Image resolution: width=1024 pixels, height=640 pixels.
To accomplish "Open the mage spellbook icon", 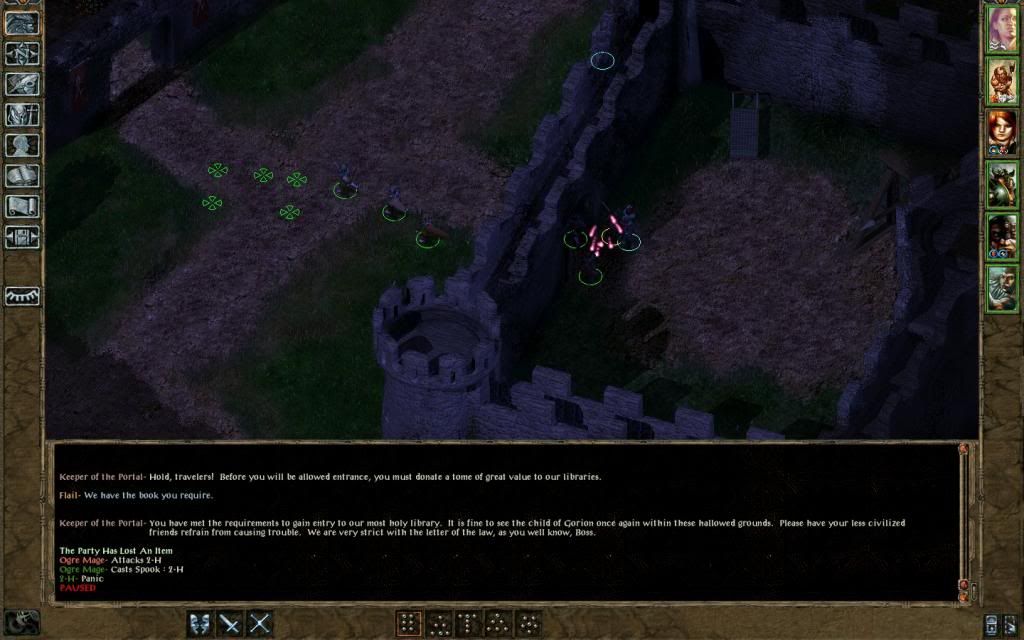I will pyautogui.click(x=21, y=176).
